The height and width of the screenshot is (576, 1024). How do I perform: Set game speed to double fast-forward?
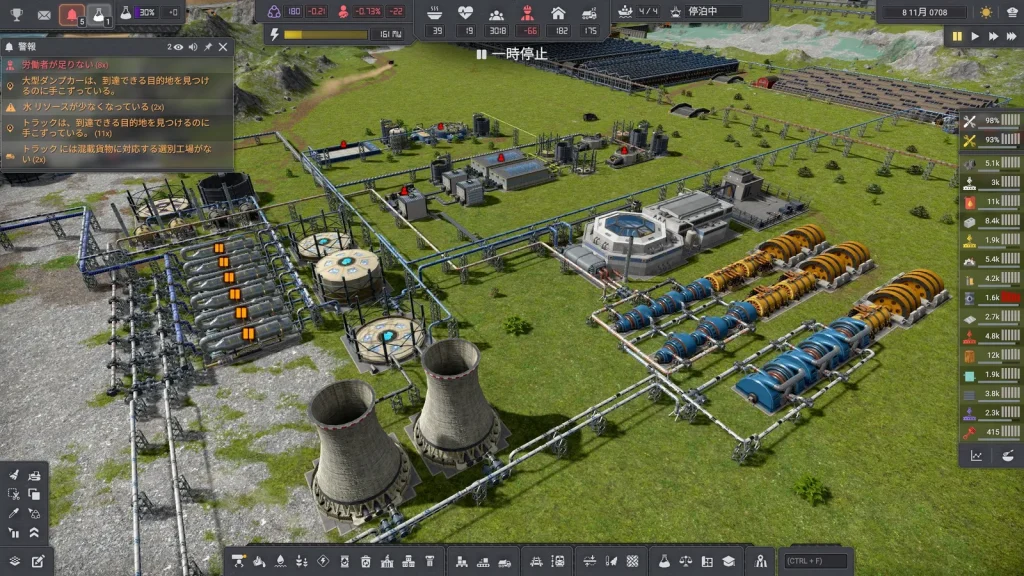click(992, 36)
